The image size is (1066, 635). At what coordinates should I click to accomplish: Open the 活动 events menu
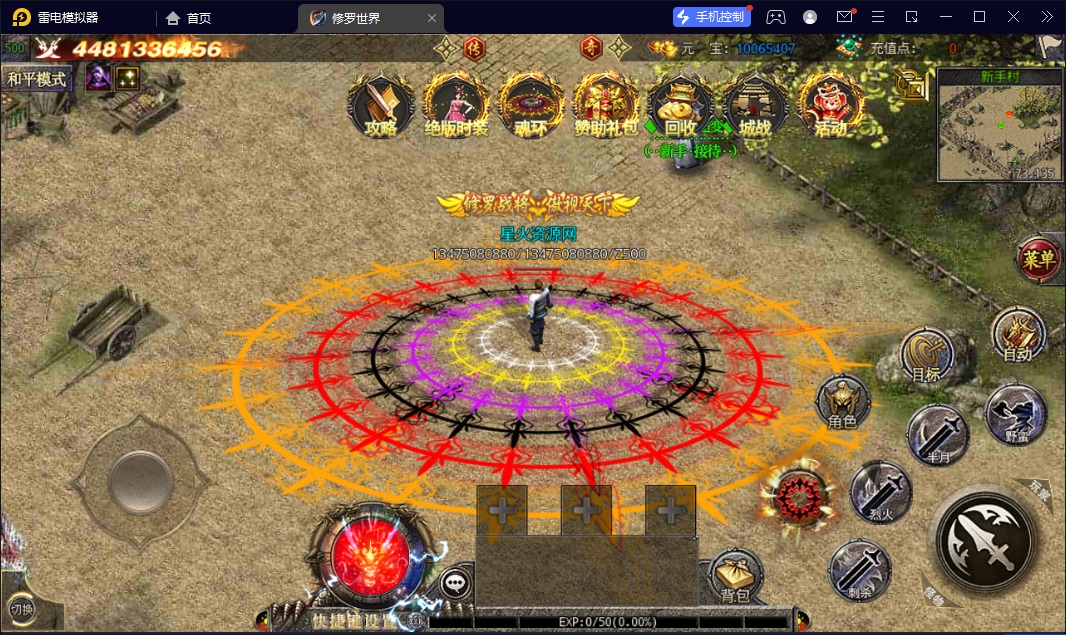pos(830,105)
